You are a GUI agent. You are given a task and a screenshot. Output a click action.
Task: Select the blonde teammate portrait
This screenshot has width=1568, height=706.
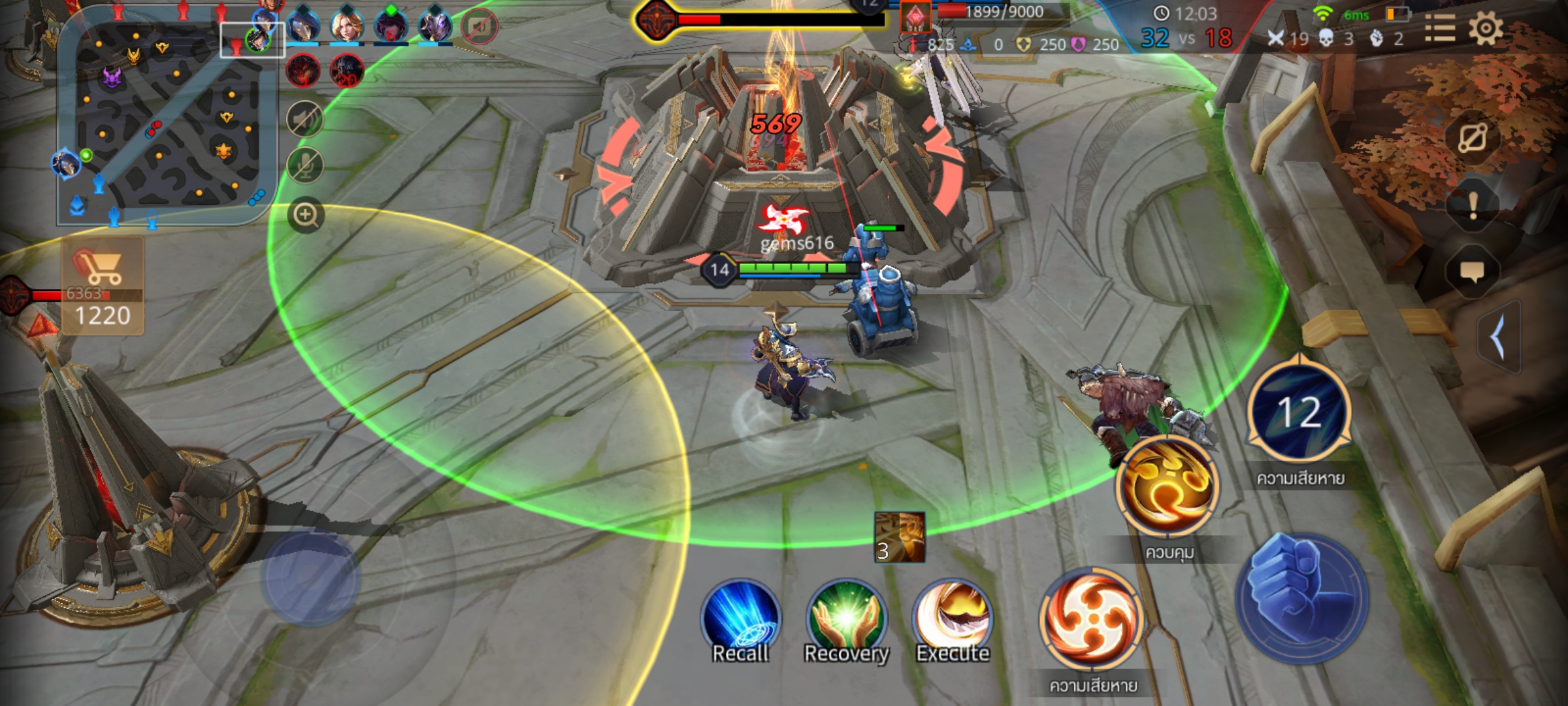pos(346,26)
